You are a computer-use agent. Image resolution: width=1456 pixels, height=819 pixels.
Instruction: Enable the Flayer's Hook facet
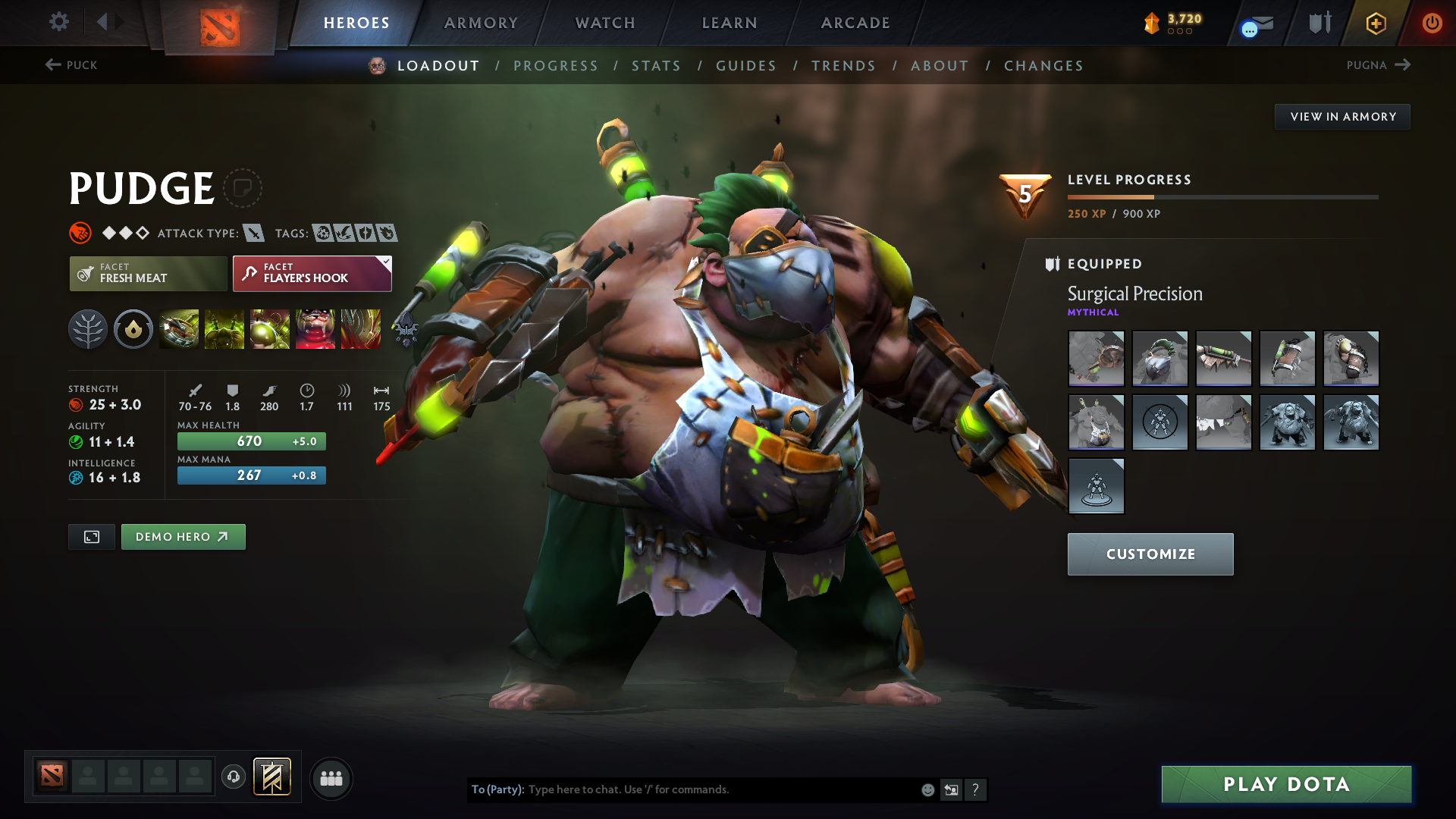[311, 273]
